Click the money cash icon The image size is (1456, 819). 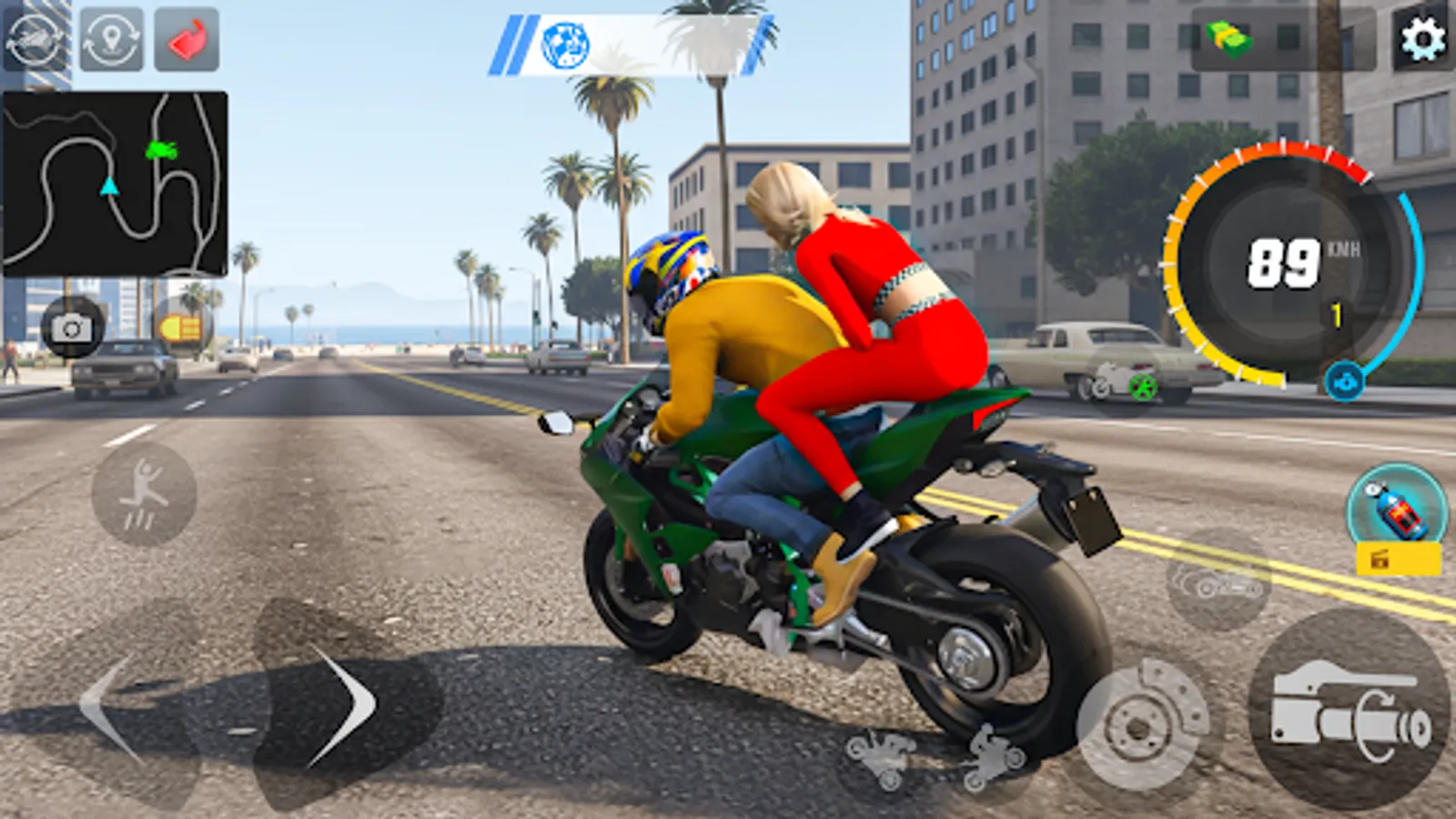pos(1228,38)
